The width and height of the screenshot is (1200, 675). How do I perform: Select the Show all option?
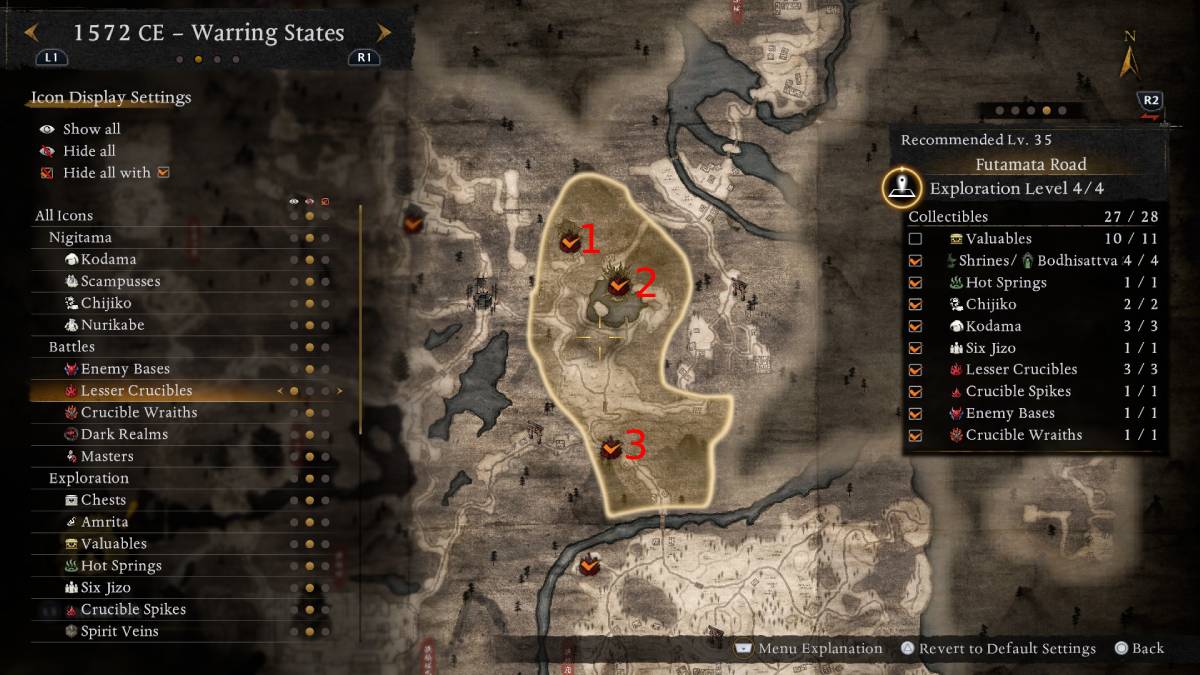91,129
